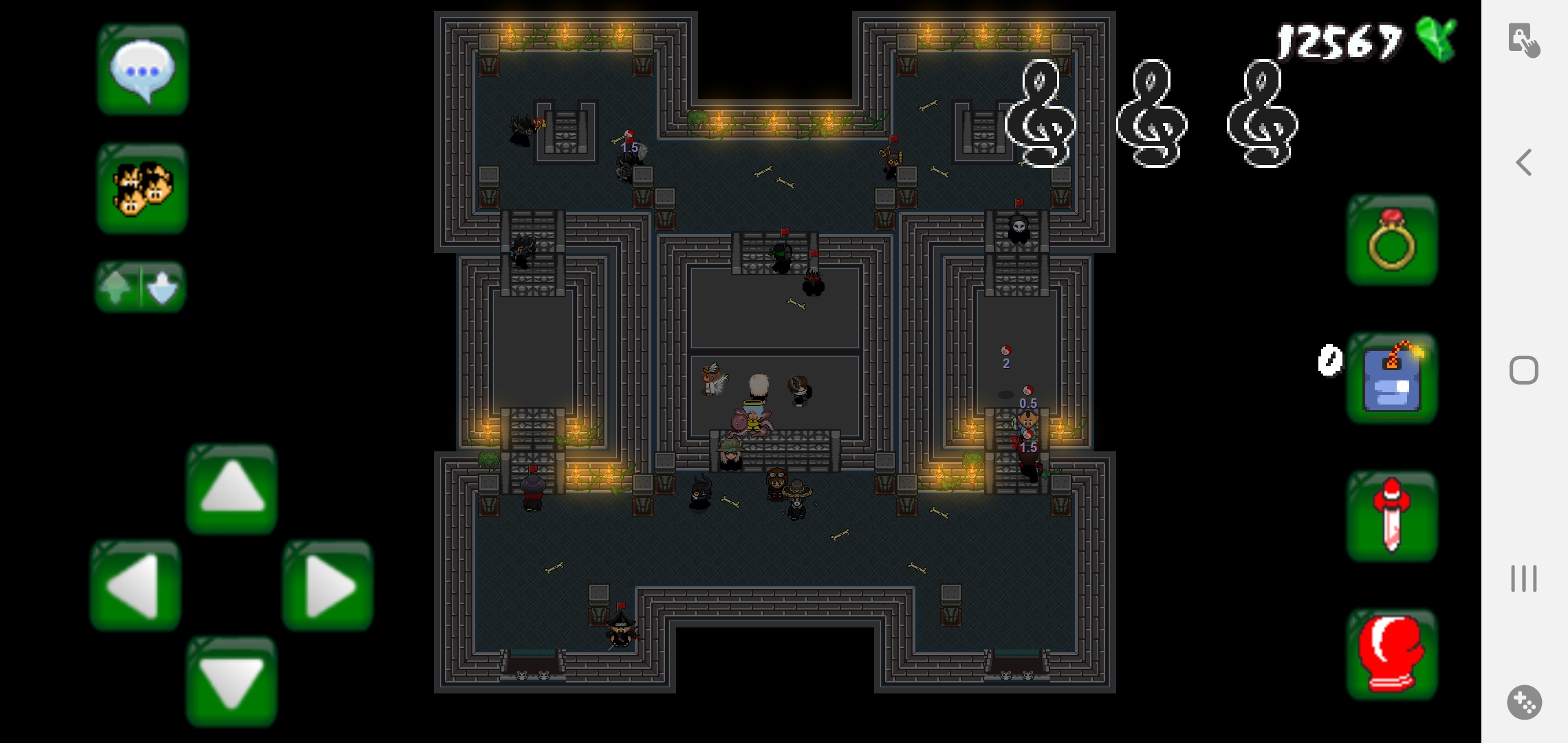The height and width of the screenshot is (743, 1568).
Task: Attack with the sword button
Action: coord(1392,516)
